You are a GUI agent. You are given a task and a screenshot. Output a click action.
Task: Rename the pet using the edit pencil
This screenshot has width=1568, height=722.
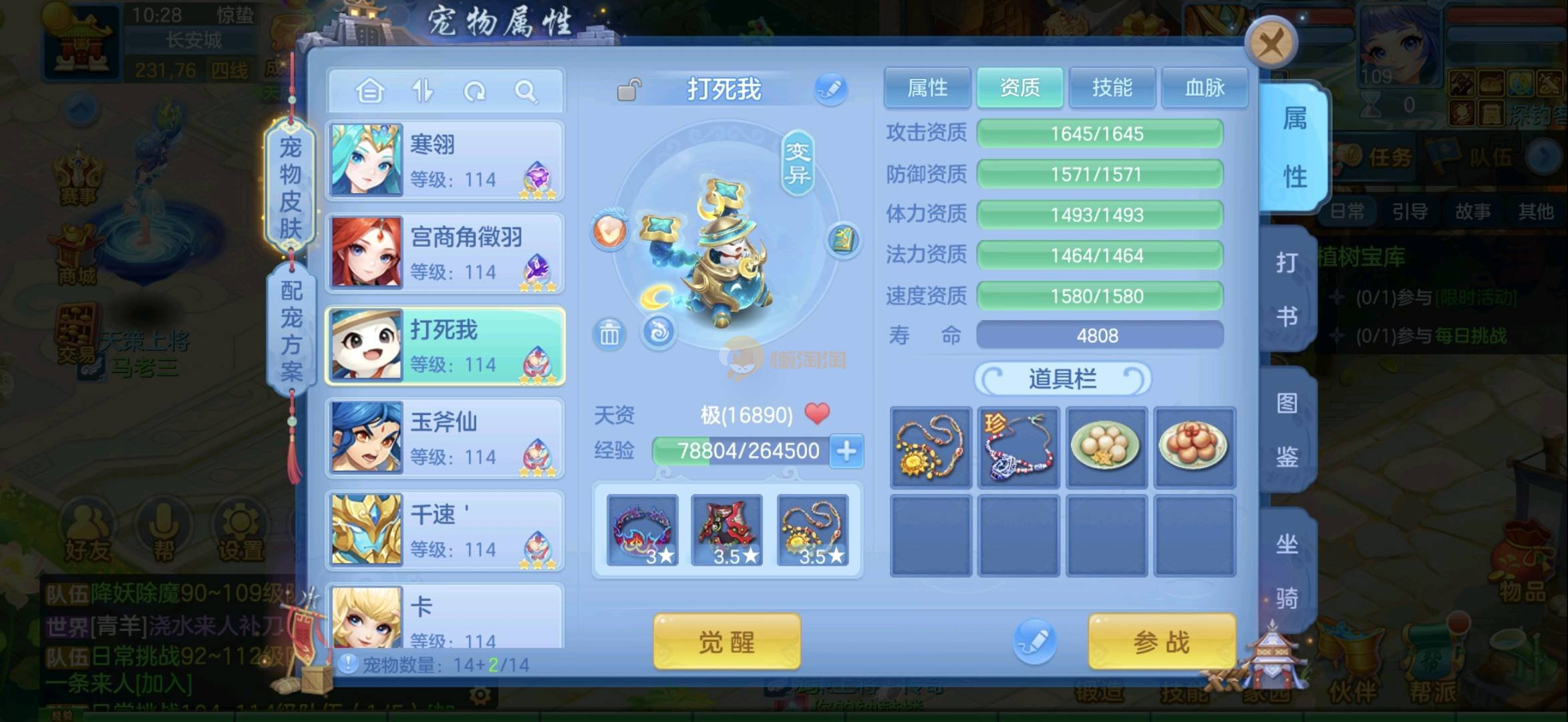pos(830,90)
